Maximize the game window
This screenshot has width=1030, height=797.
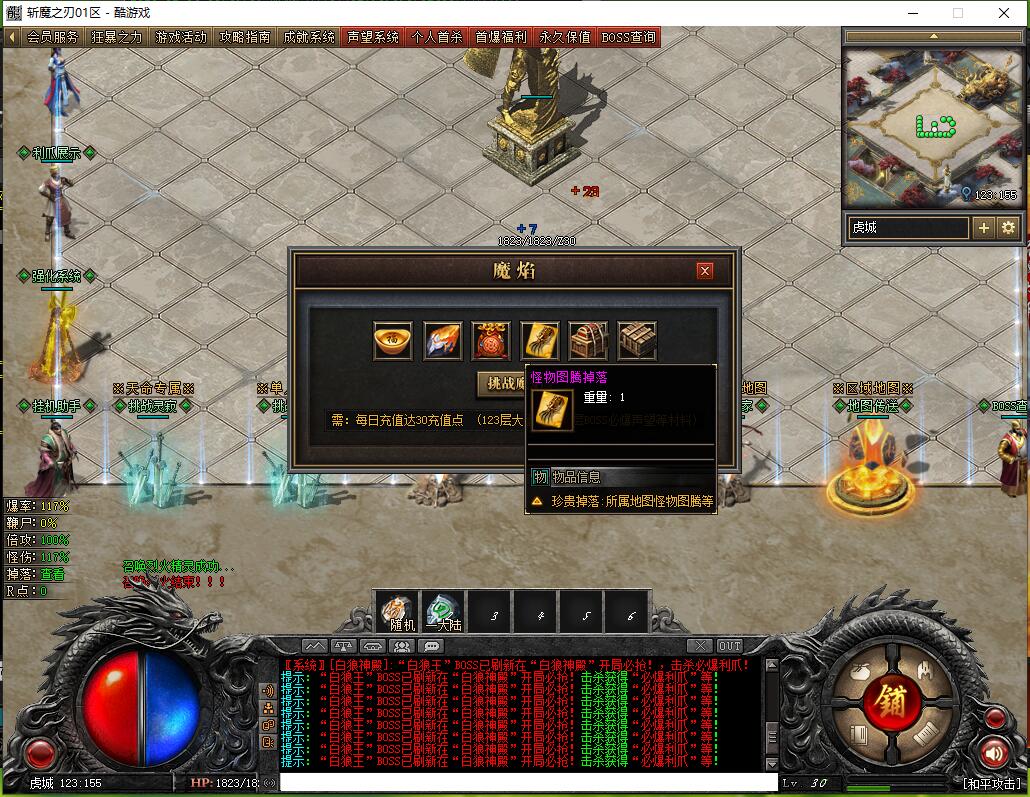(957, 13)
